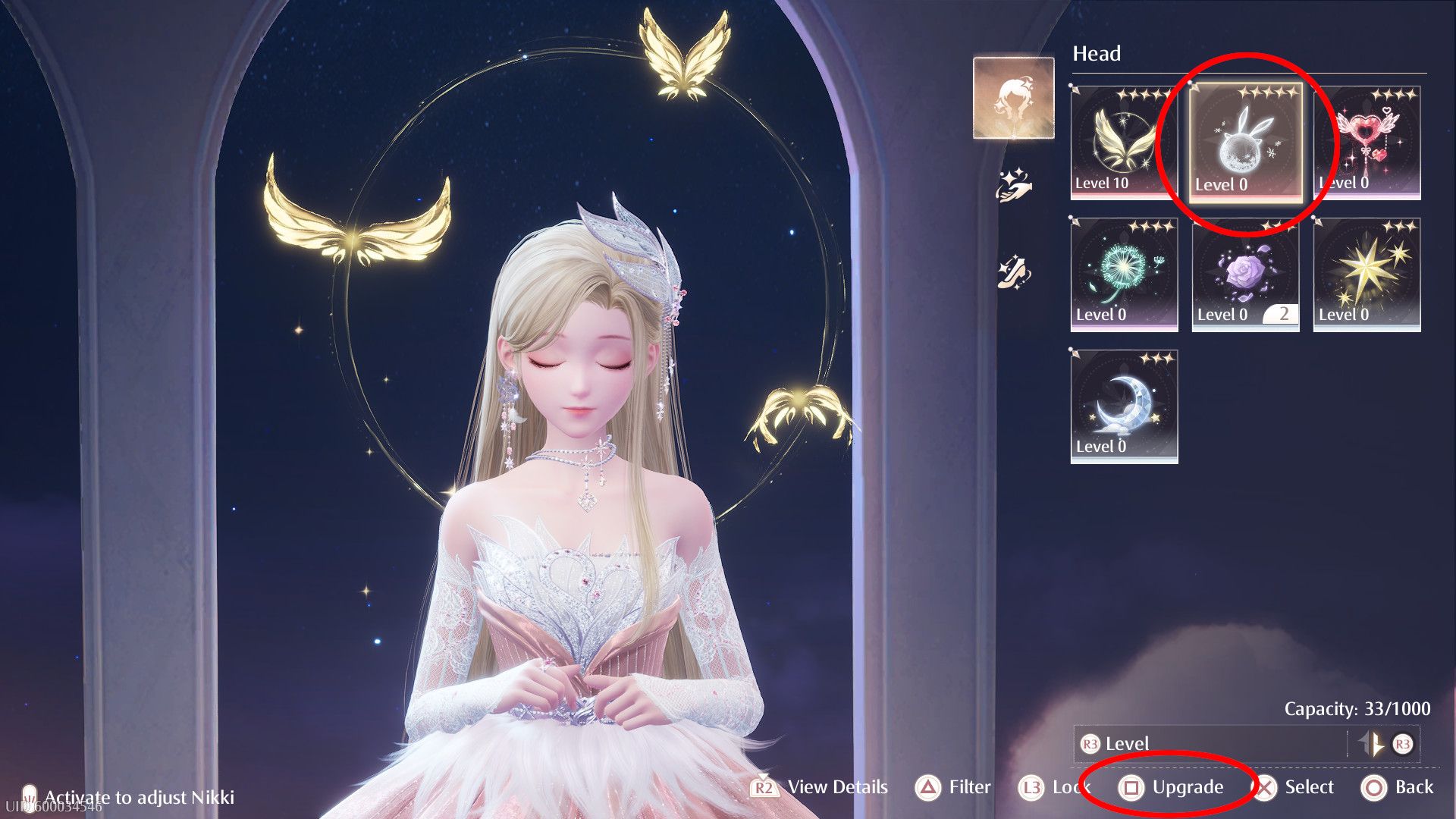This screenshot has height=819, width=1456.
Task: Select the golden wings Level 10 item
Action: click(x=1123, y=142)
